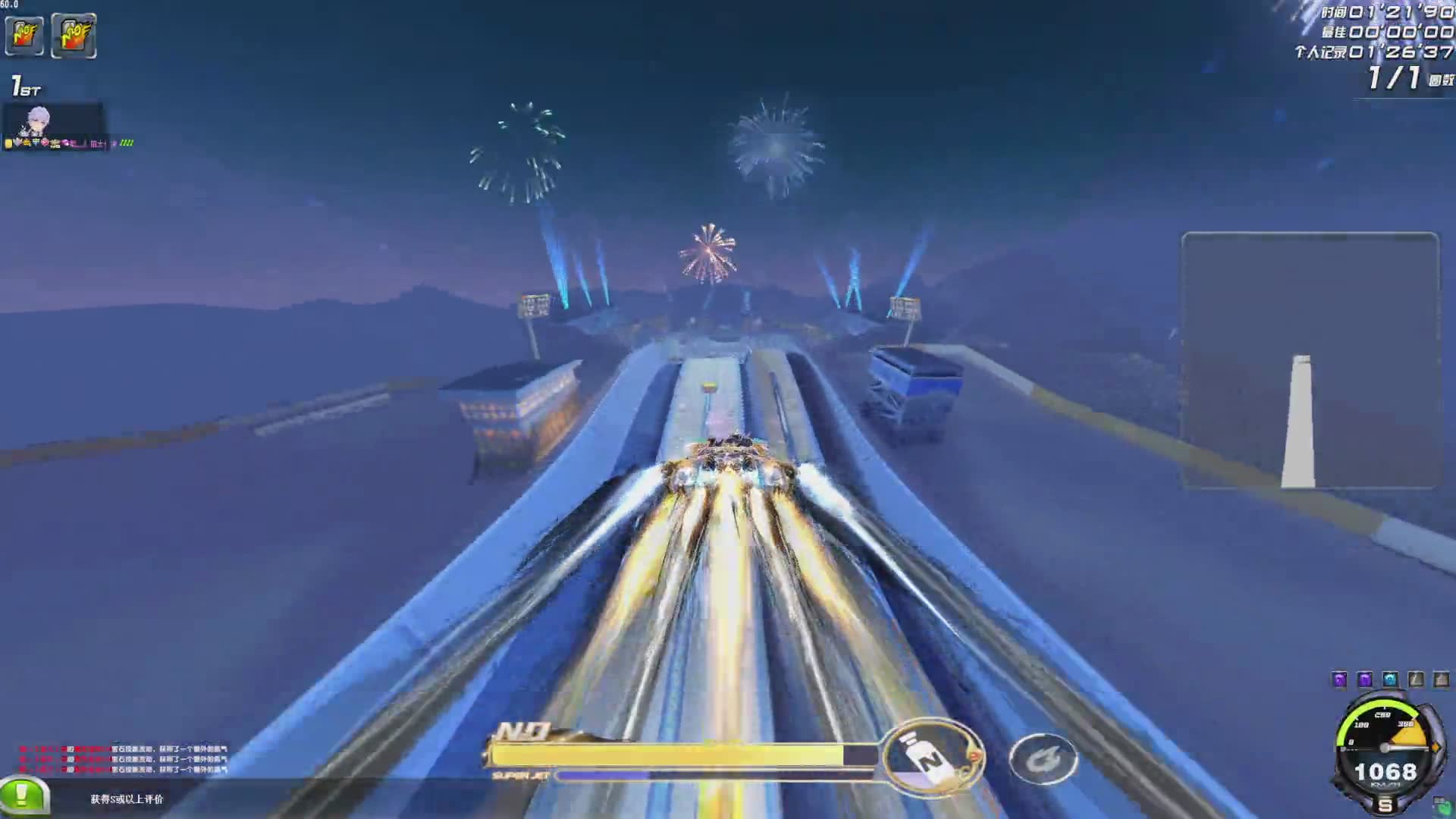Click the green exclamation mission icon

(23, 795)
